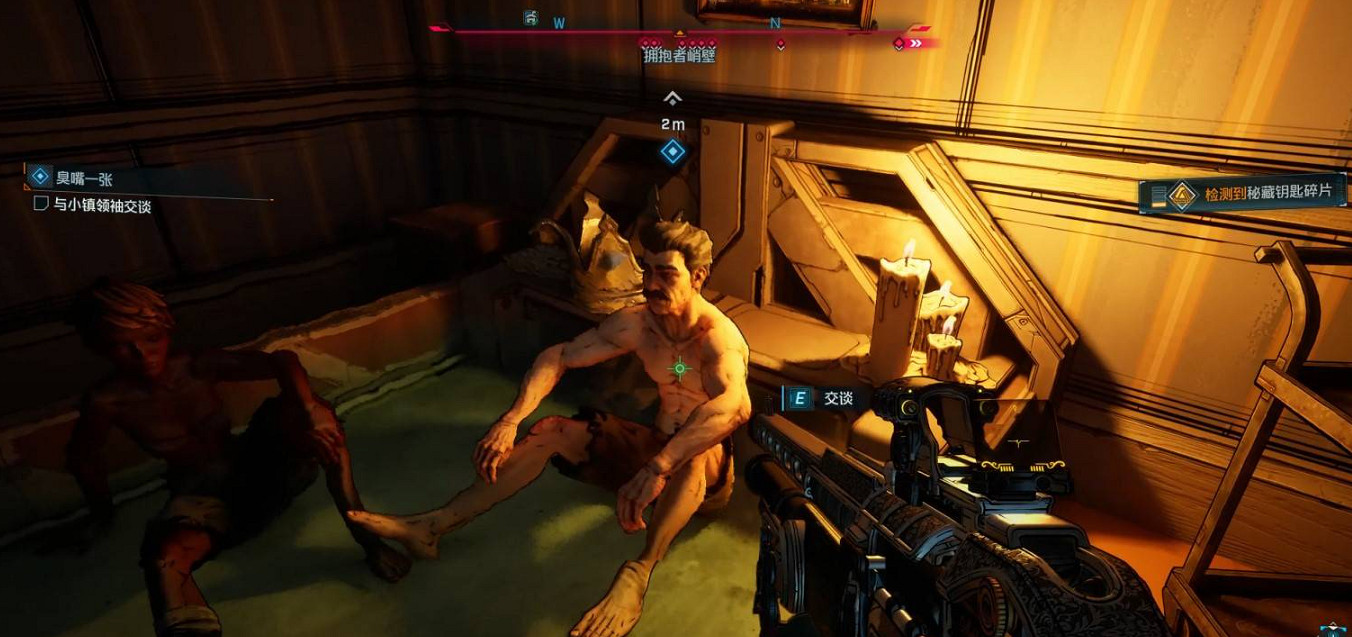This screenshot has height=637, width=1352.
Task: Click the blue diamond waypoint marker
Action: [x=673, y=152]
